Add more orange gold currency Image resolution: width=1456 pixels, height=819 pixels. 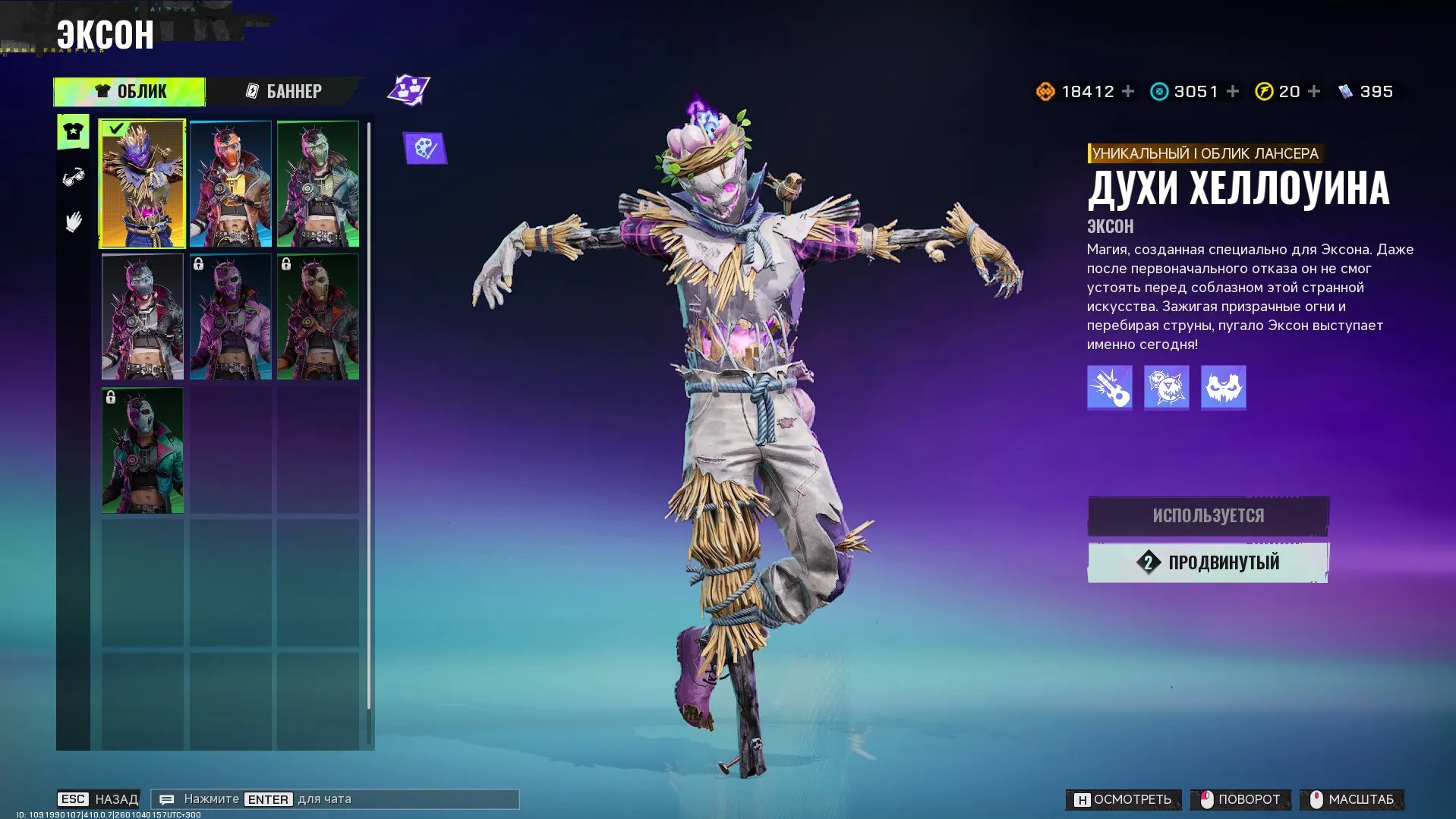(x=1128, y=92)
